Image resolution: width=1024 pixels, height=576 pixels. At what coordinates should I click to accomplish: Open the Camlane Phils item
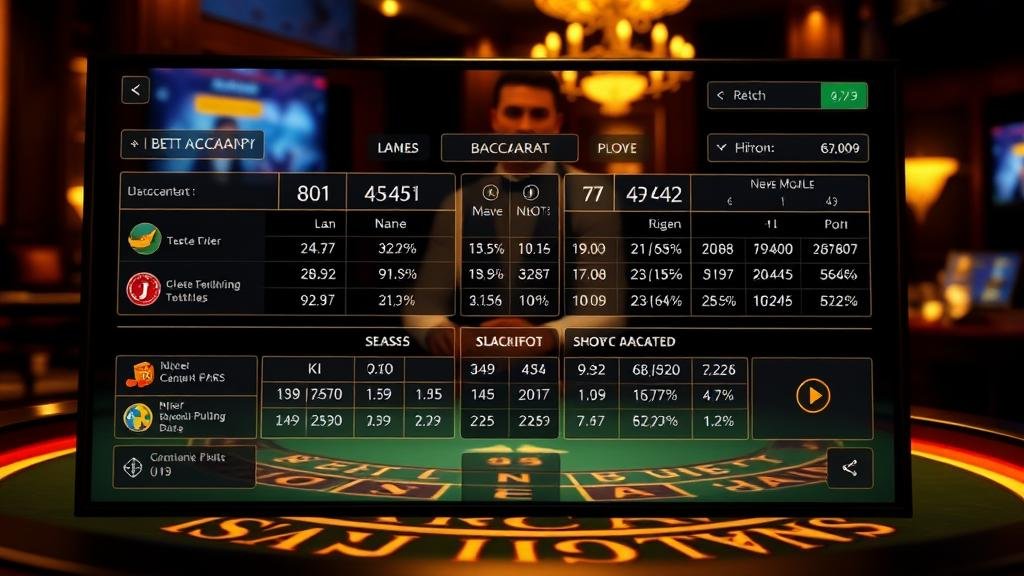184,466
